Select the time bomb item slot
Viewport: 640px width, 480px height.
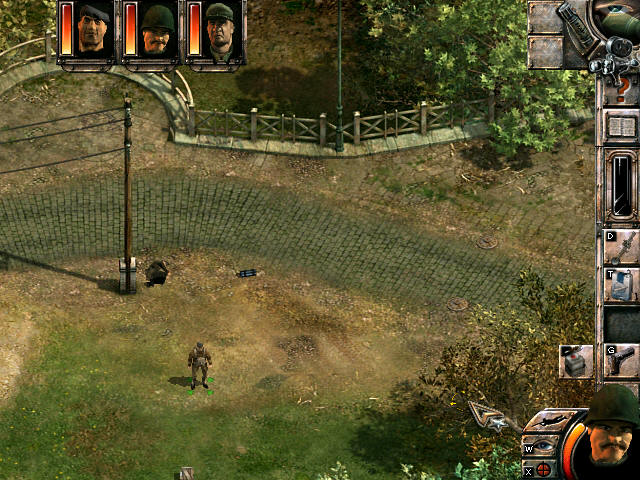click(622, 286)
